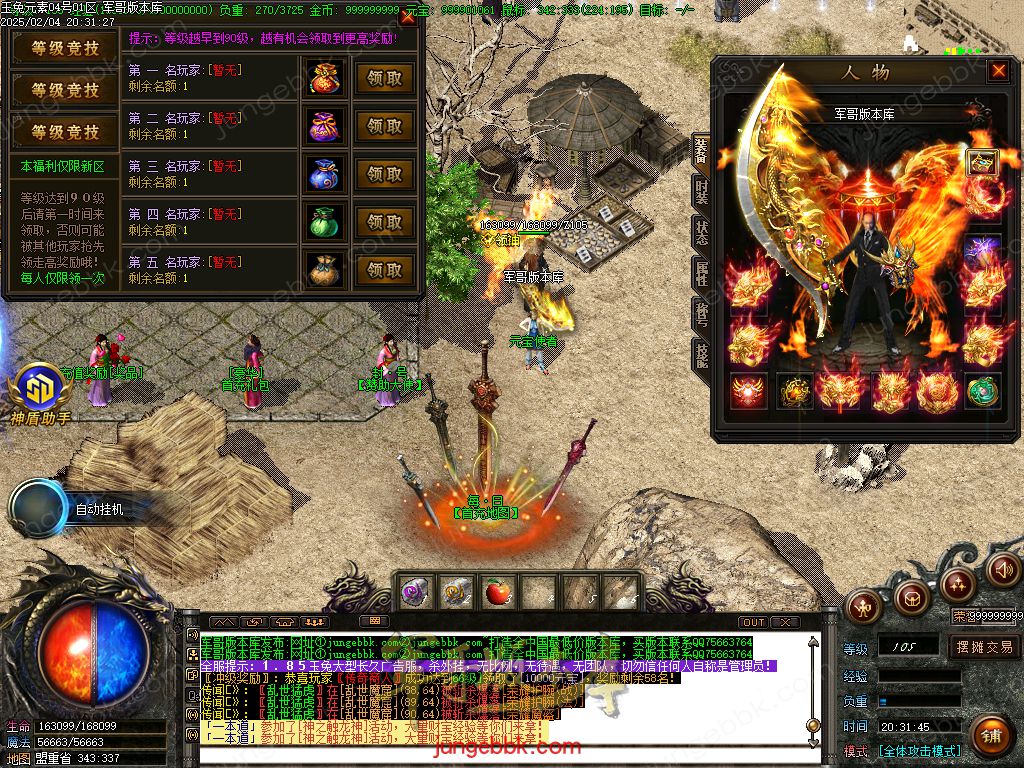Use the red apple in the hotbar
The width and height of the screenshot is (1024, 768).
(497, 593)
